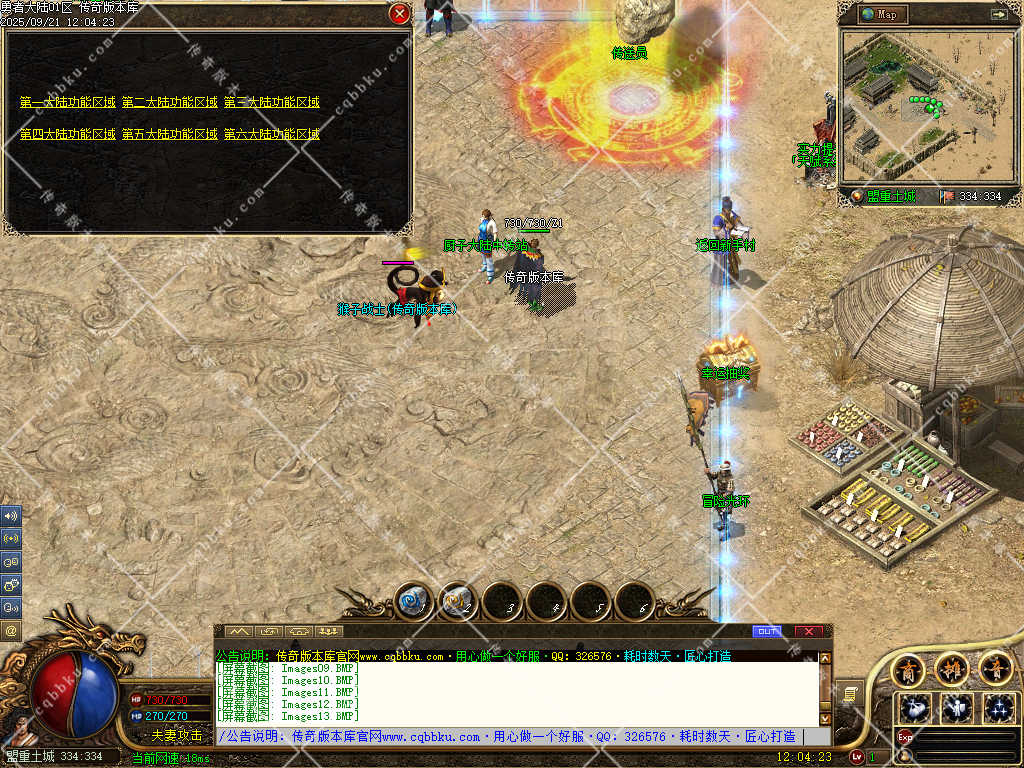Toggle the speaker sound icon
The image size is (1024, 768).
(x=11, y=516)
